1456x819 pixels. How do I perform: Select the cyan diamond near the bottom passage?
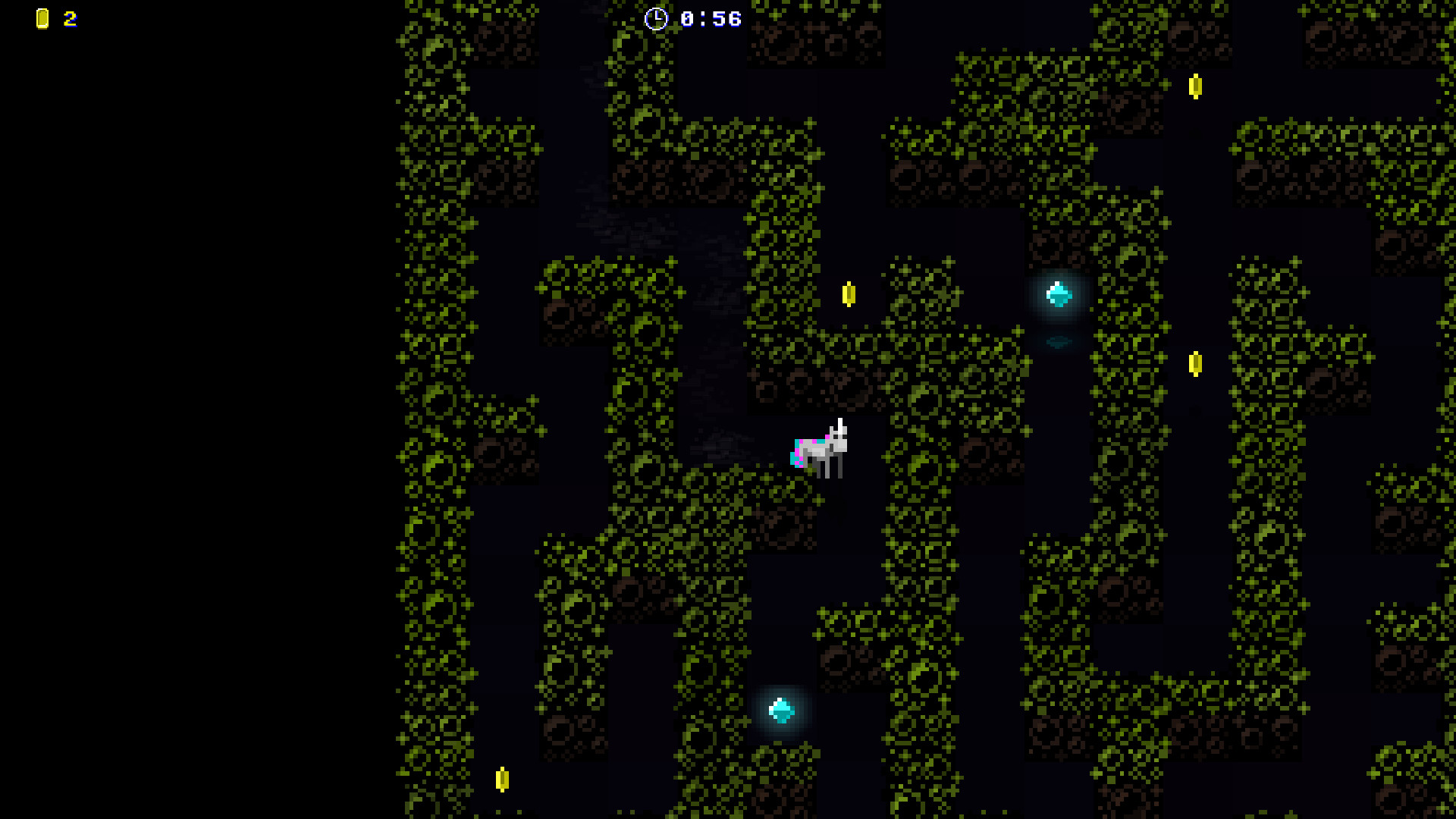coord(780,711)
